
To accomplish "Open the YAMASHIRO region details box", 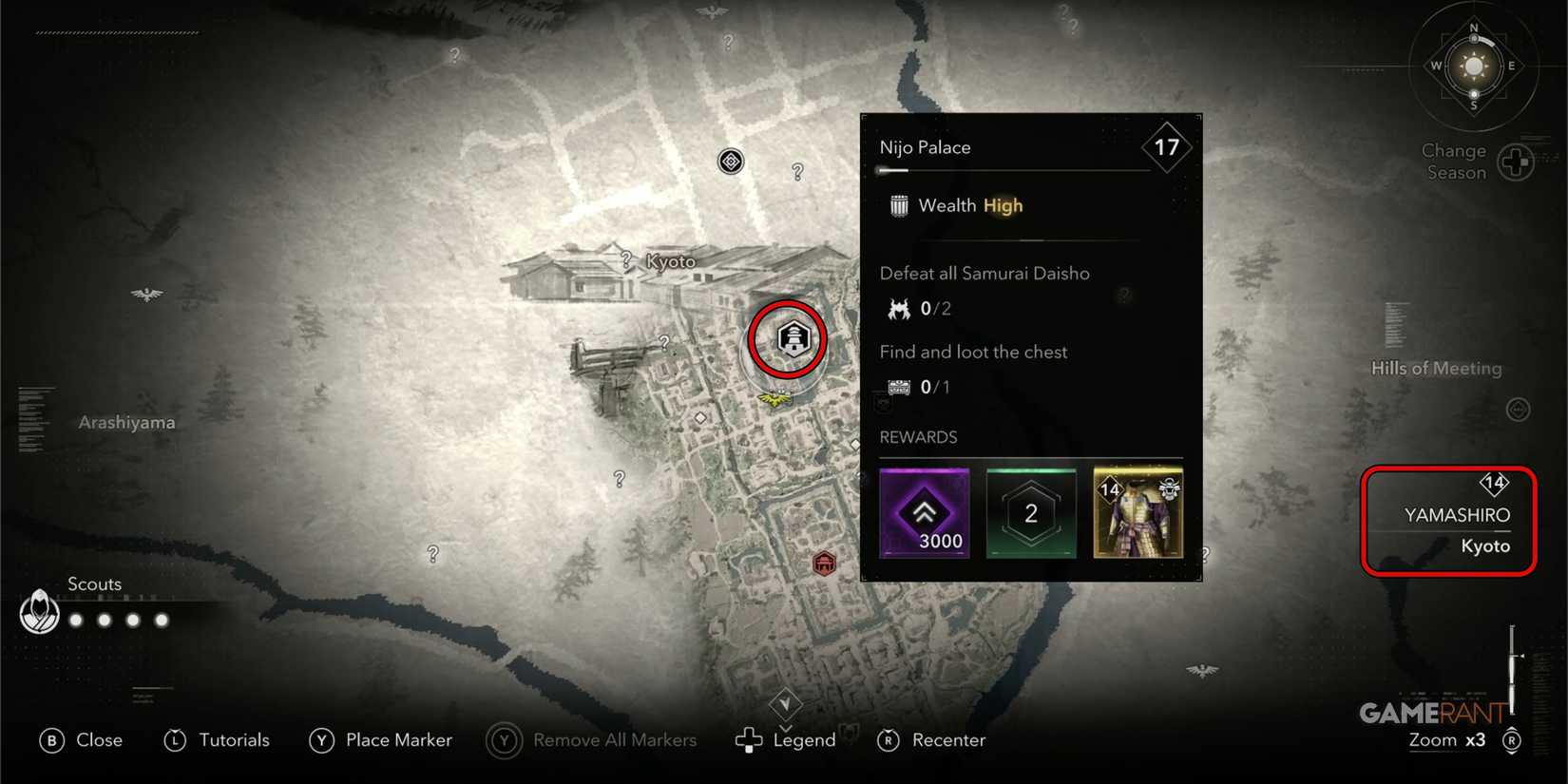I will click(1448, 519).
